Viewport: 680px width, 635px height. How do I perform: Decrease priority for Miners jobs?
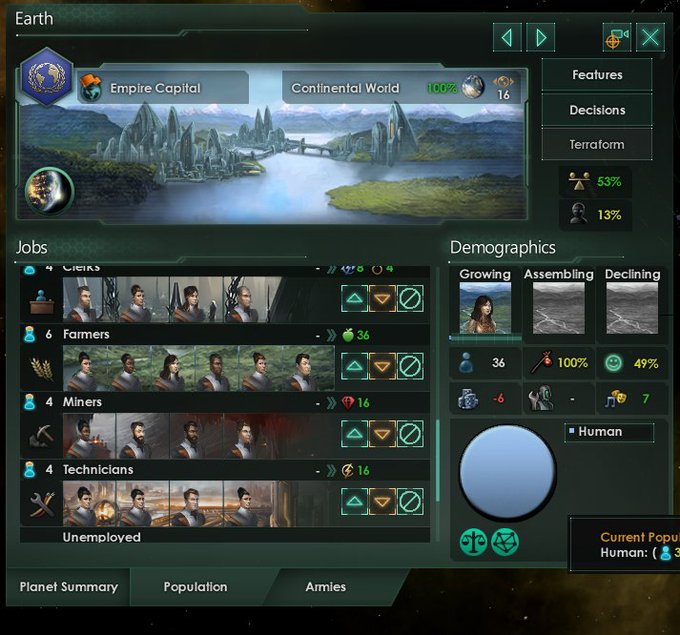pyautogui.click(x=382, y=434)
